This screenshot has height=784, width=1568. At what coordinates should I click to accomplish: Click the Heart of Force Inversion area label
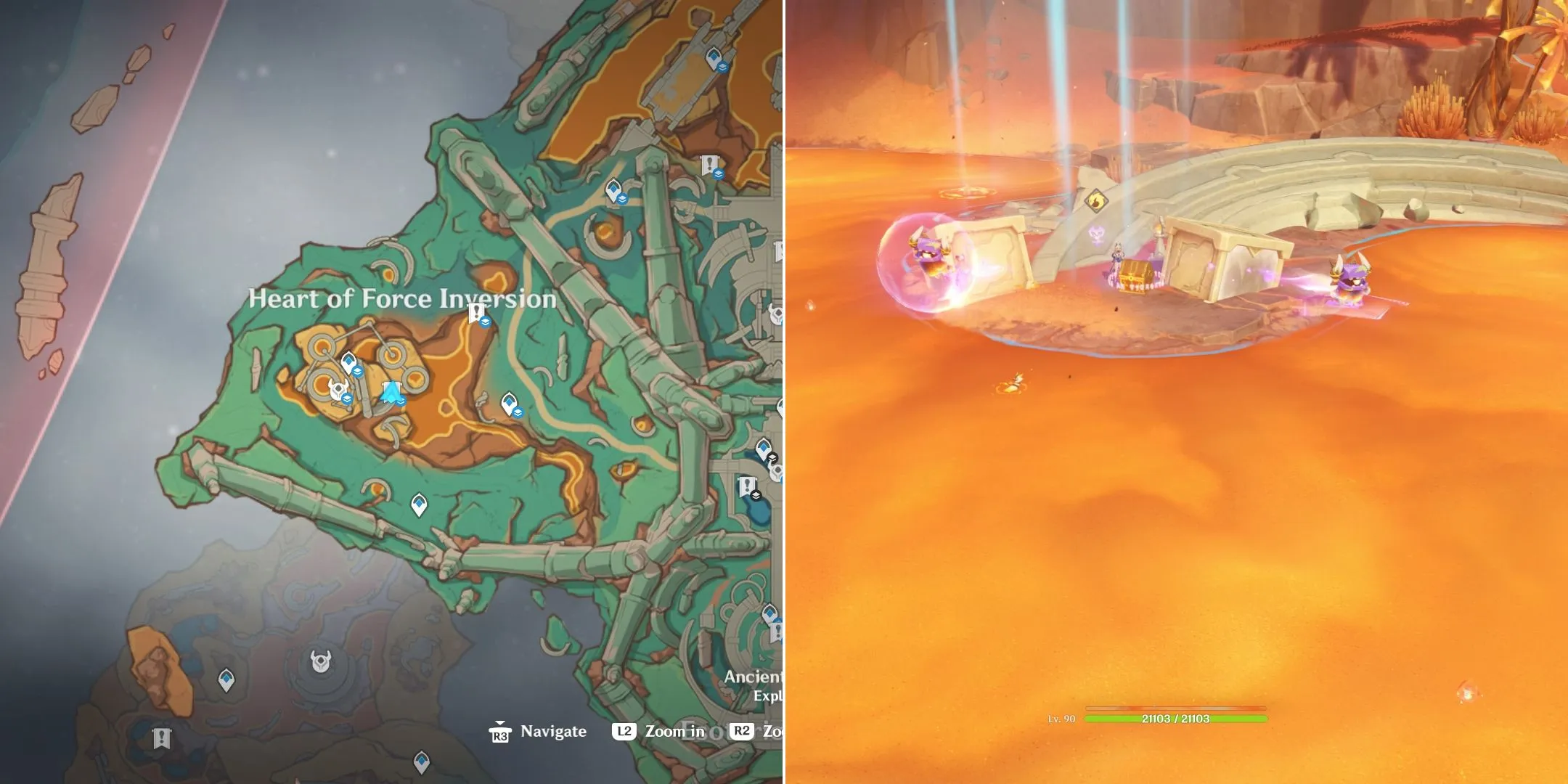tap(403, 298)
